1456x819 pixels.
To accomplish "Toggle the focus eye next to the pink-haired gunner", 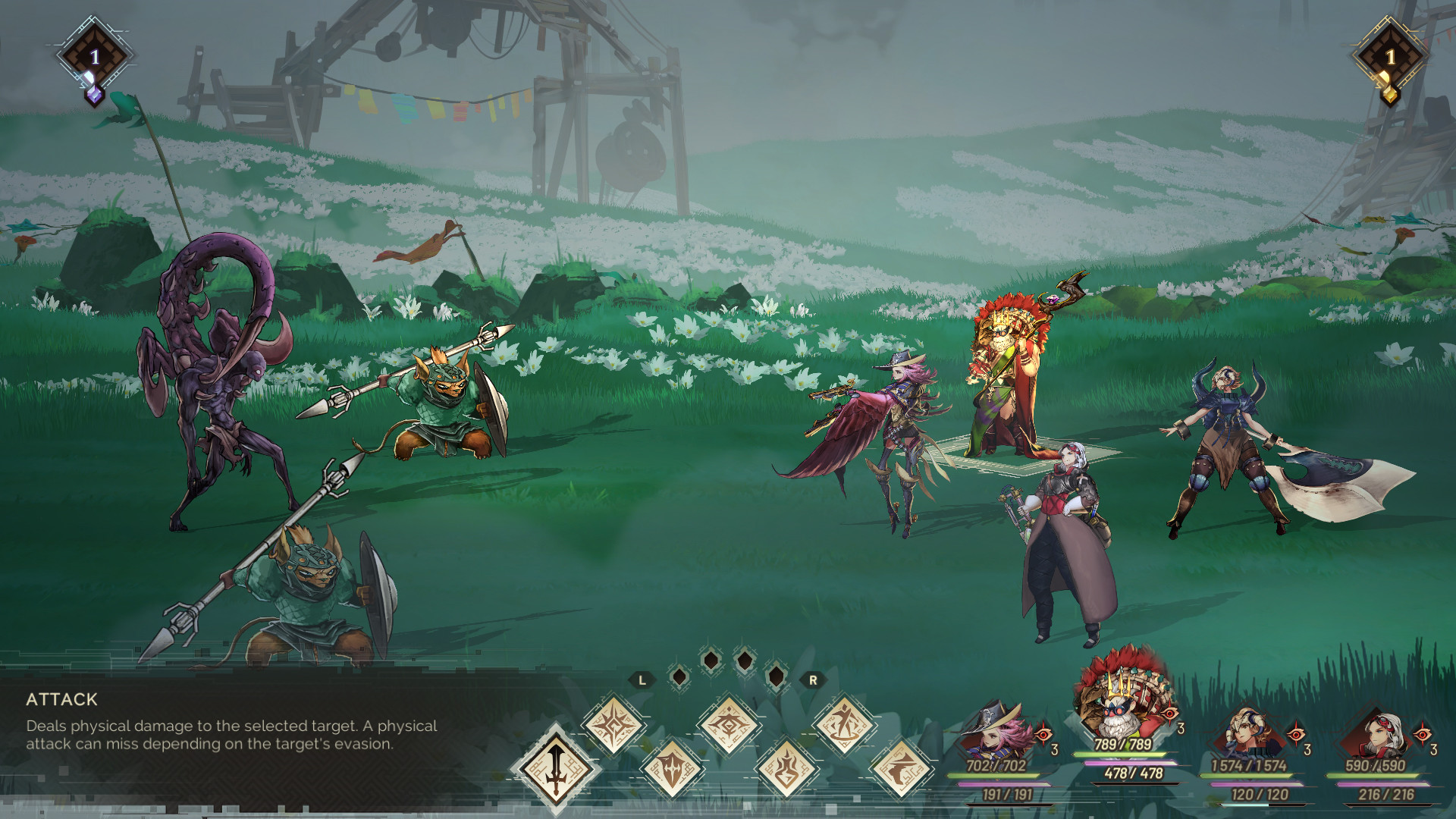I will pyautogui.click(x=1043, y=736).
